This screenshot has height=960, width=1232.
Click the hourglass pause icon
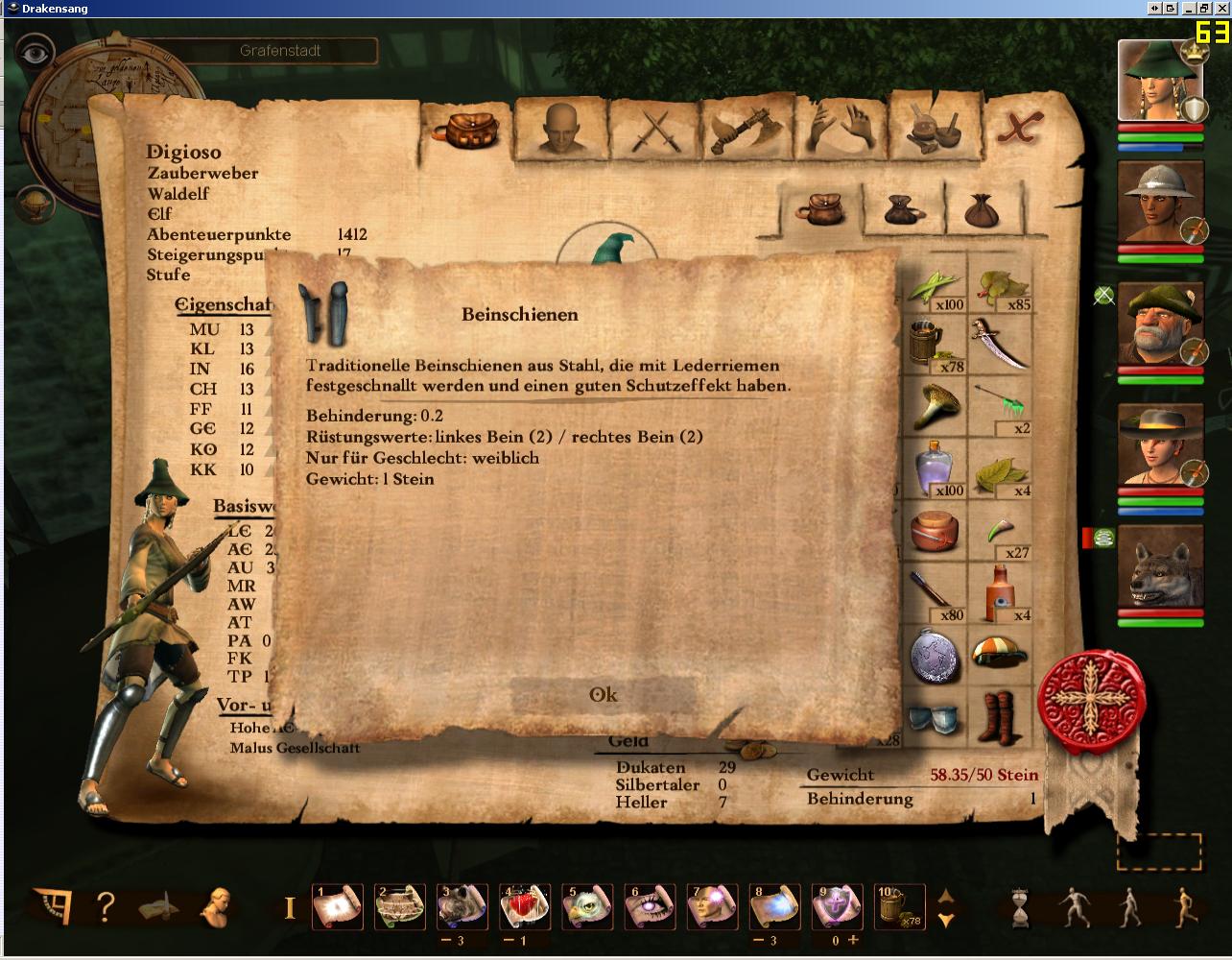click(1016, 906)
